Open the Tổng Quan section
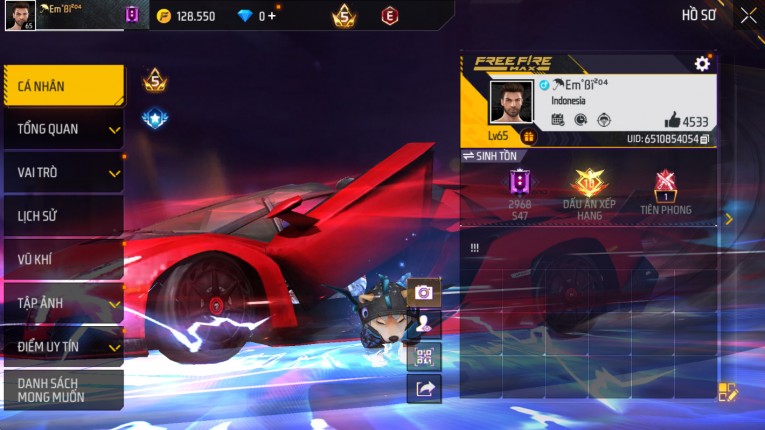The height and width of the screenshot is (430, 765). pos(64,129)
